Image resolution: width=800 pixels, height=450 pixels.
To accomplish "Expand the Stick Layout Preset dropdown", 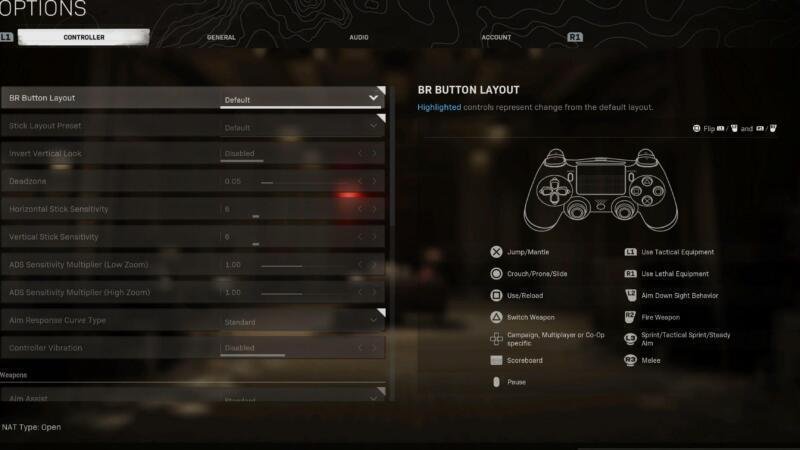I will point(301,127).
